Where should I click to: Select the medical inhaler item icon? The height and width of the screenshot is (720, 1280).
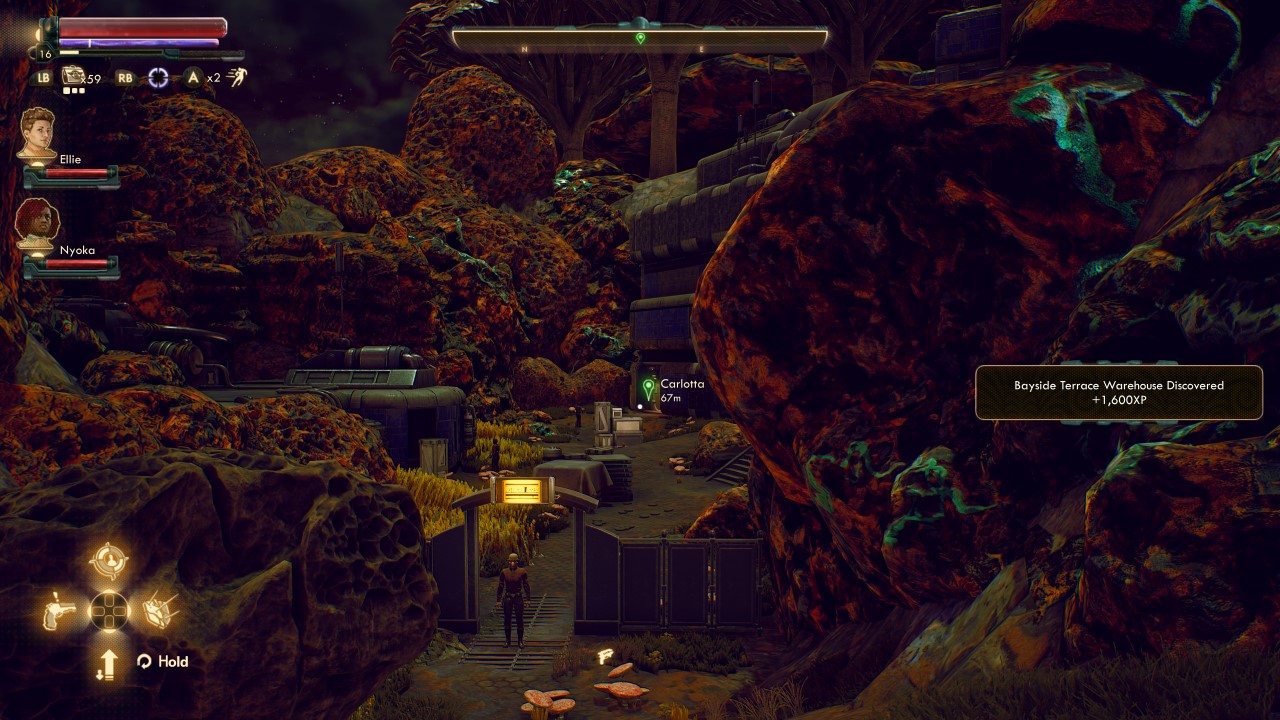(x=73, y=76)
